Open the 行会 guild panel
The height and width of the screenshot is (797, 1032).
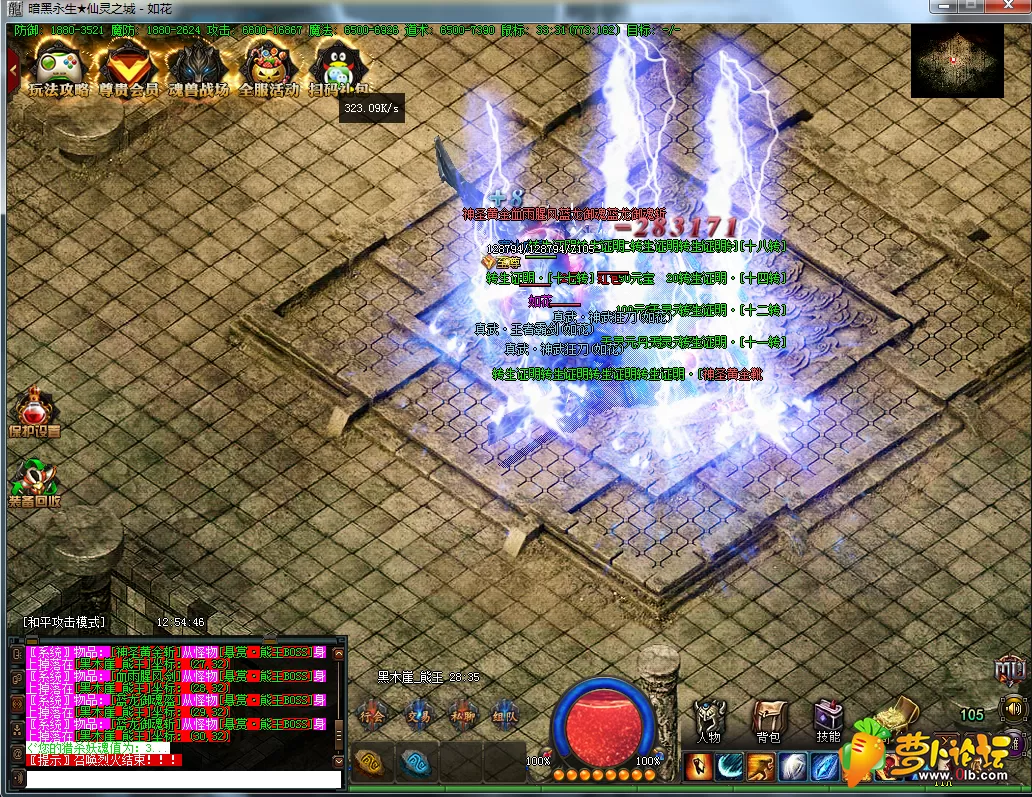tap(372, 715)
